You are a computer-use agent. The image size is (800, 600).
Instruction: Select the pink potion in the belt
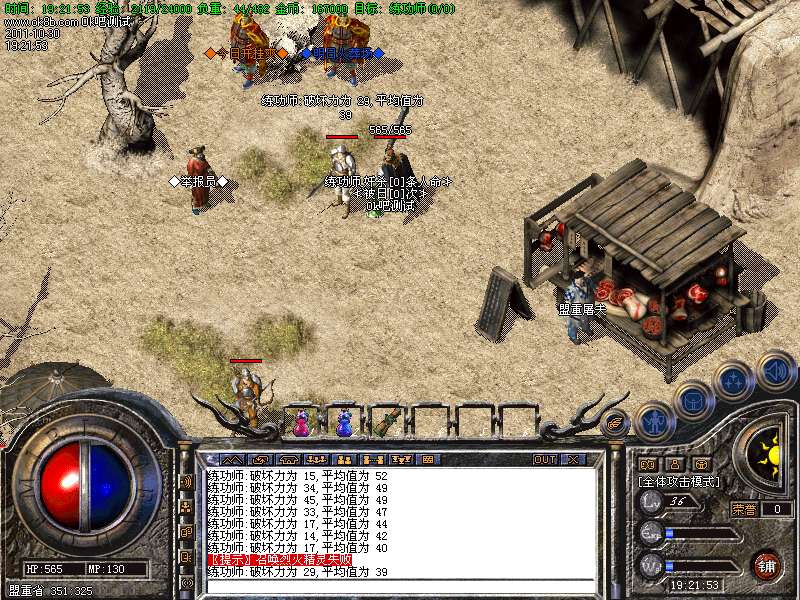click(301, 423)
